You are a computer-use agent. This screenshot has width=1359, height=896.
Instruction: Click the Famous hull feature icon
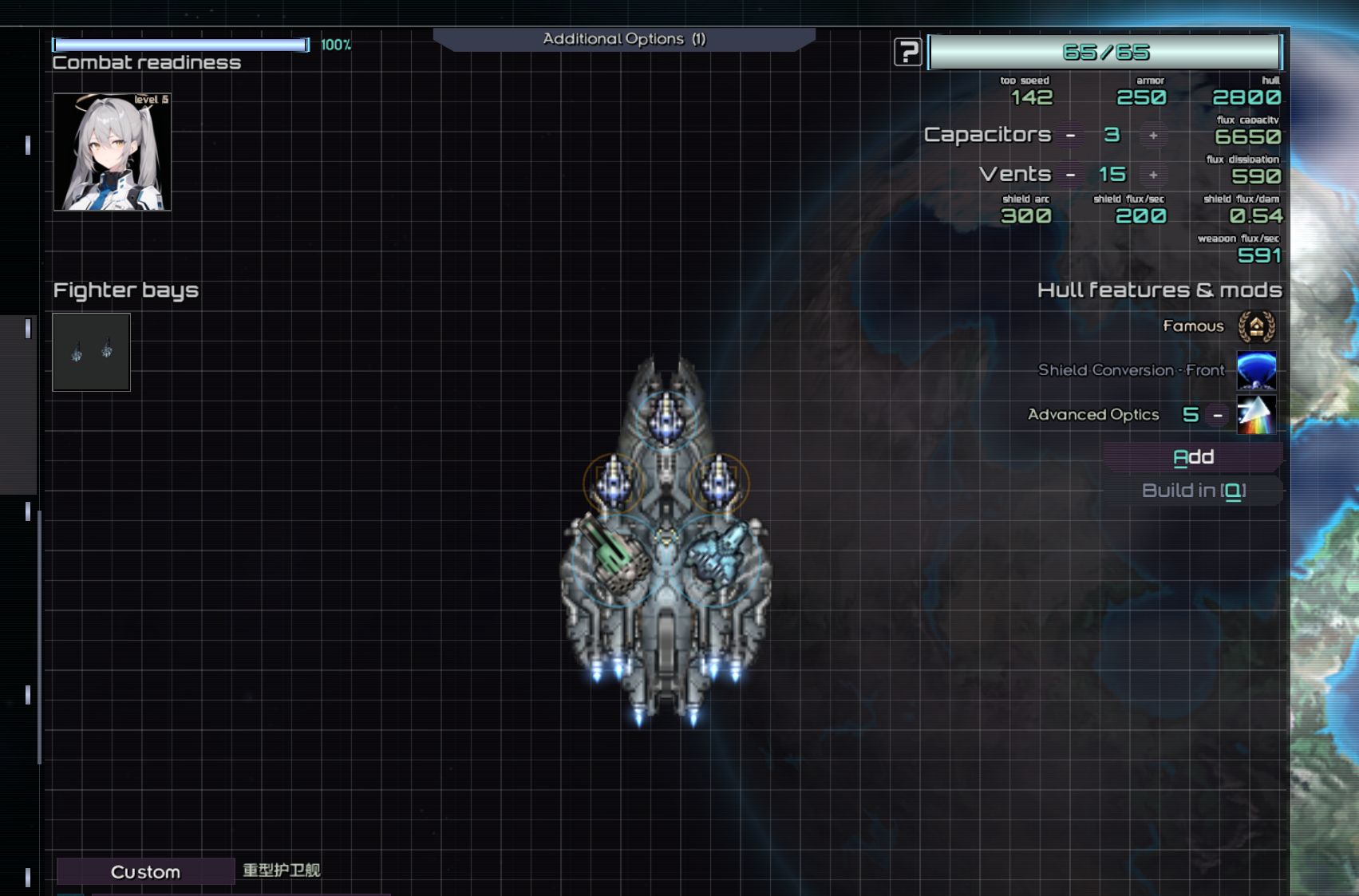click(1256, 326)
